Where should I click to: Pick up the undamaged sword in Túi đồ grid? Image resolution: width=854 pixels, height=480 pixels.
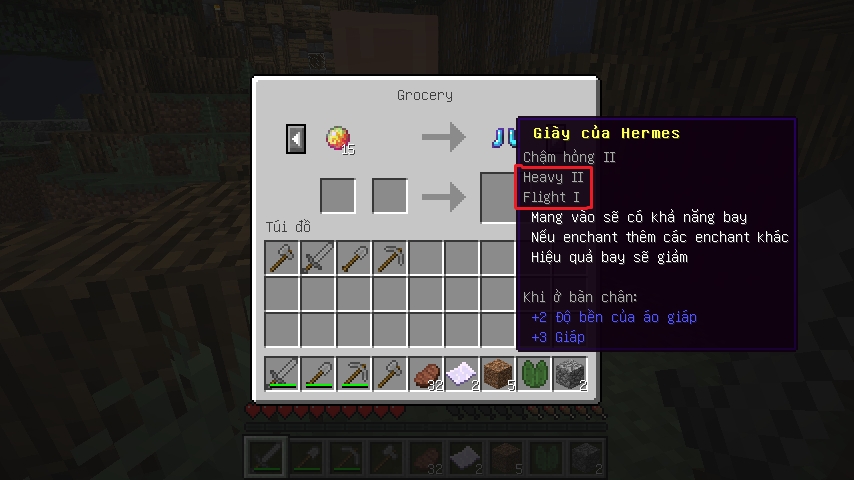tap(318, 258)
